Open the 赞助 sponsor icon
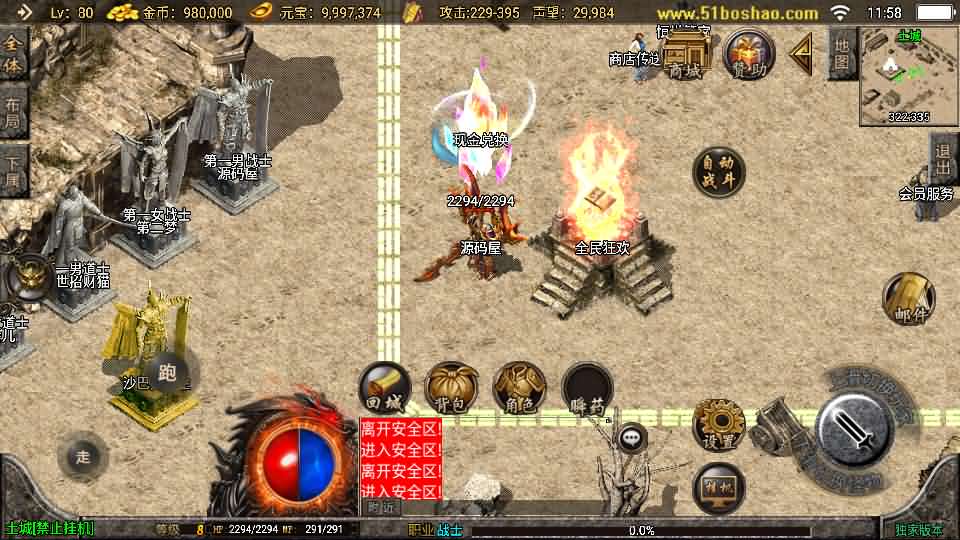Screen dimensions: 960x540 point(749,55)
